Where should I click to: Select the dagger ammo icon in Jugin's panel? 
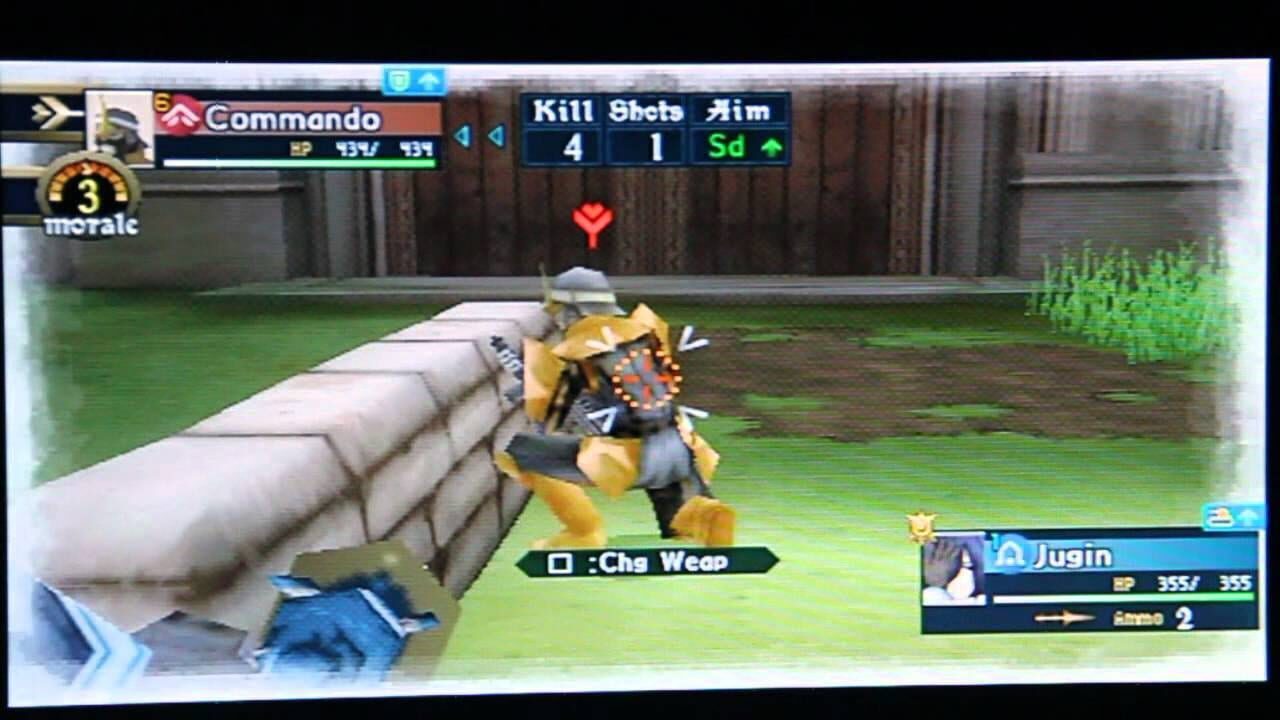pyautogui.click(x=1066, y=617)
